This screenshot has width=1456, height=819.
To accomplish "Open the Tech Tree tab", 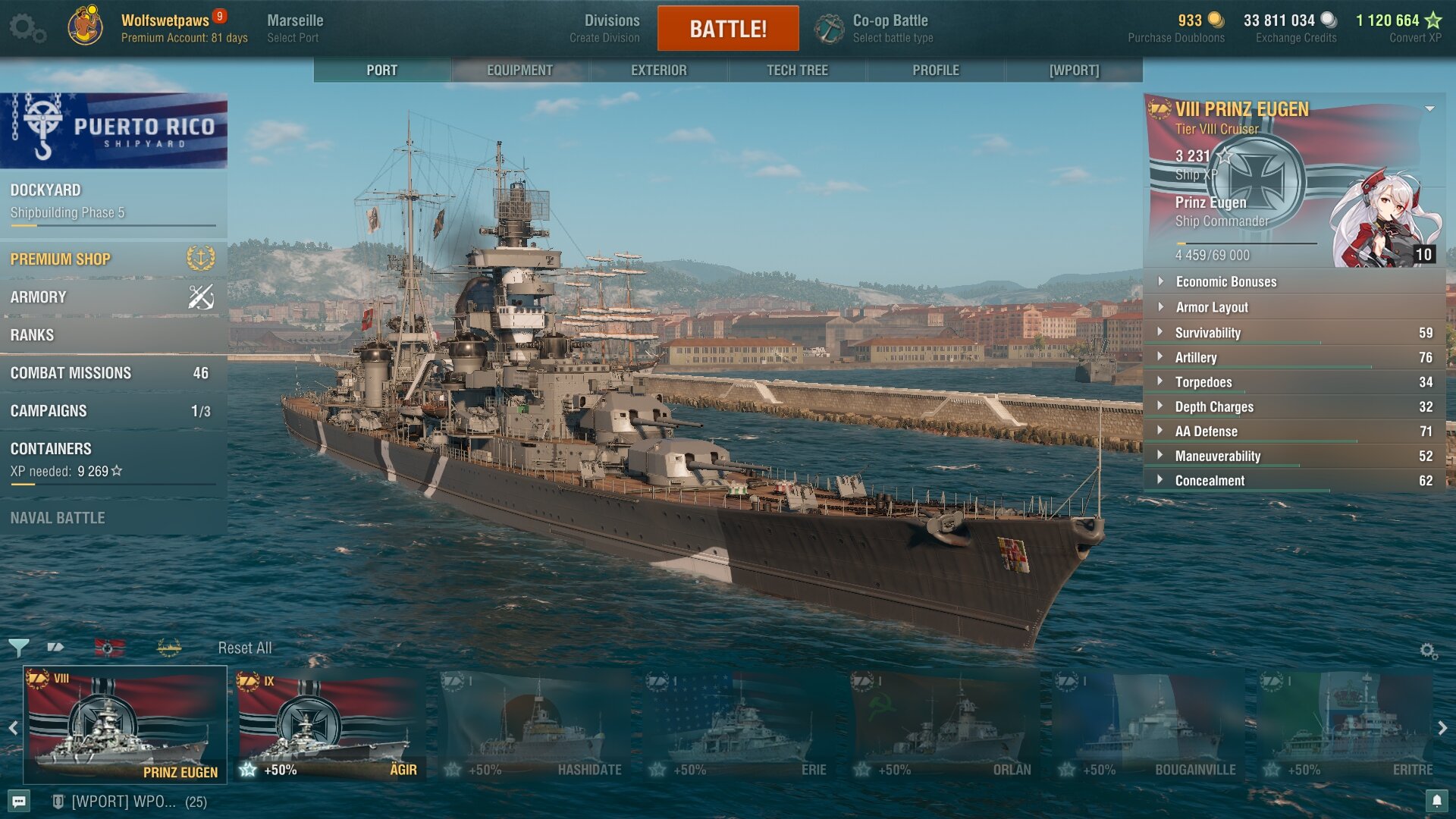I will pos(797,70).
